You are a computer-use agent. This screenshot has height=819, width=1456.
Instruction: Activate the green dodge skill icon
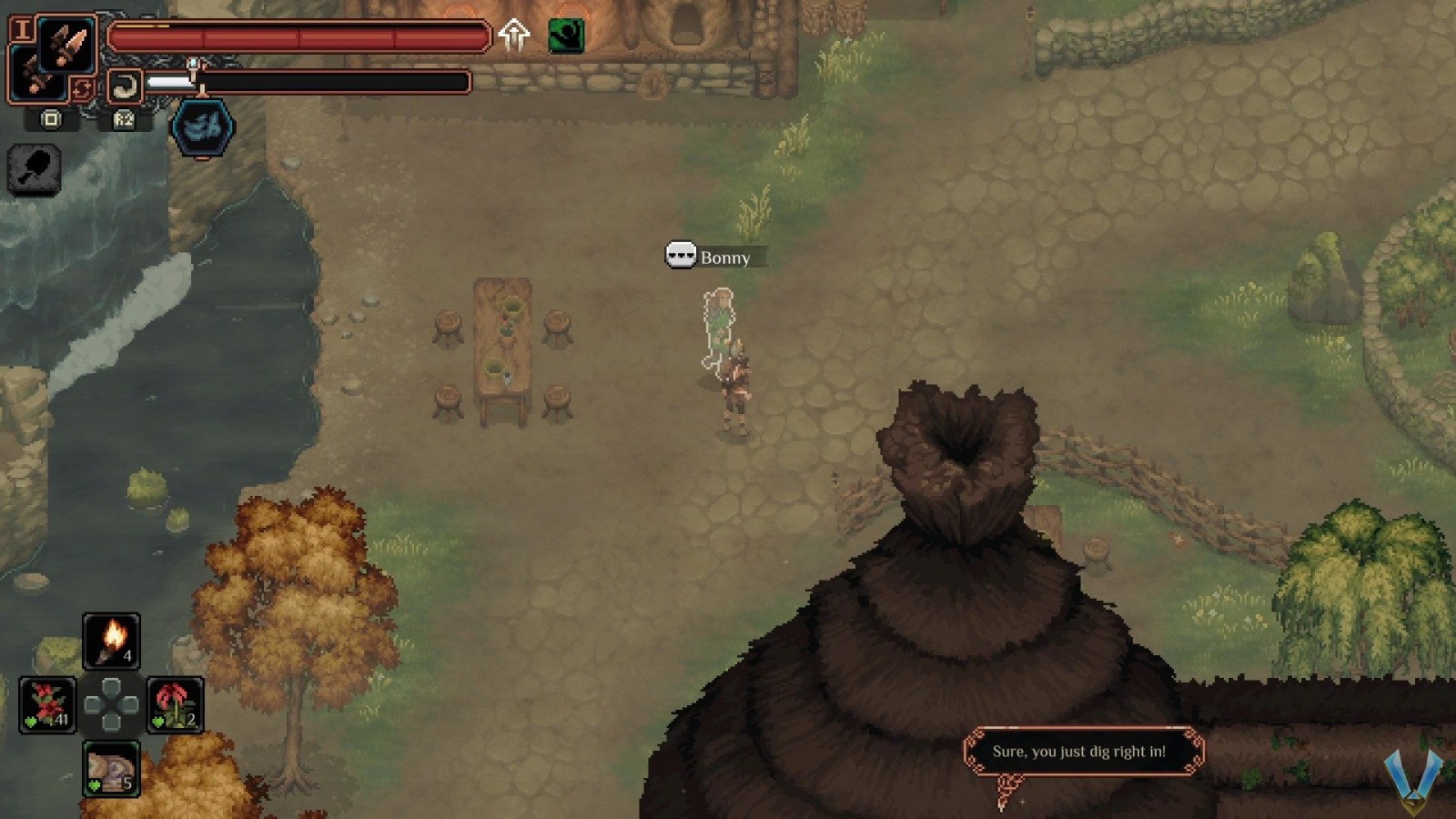(x=564, y=36)
